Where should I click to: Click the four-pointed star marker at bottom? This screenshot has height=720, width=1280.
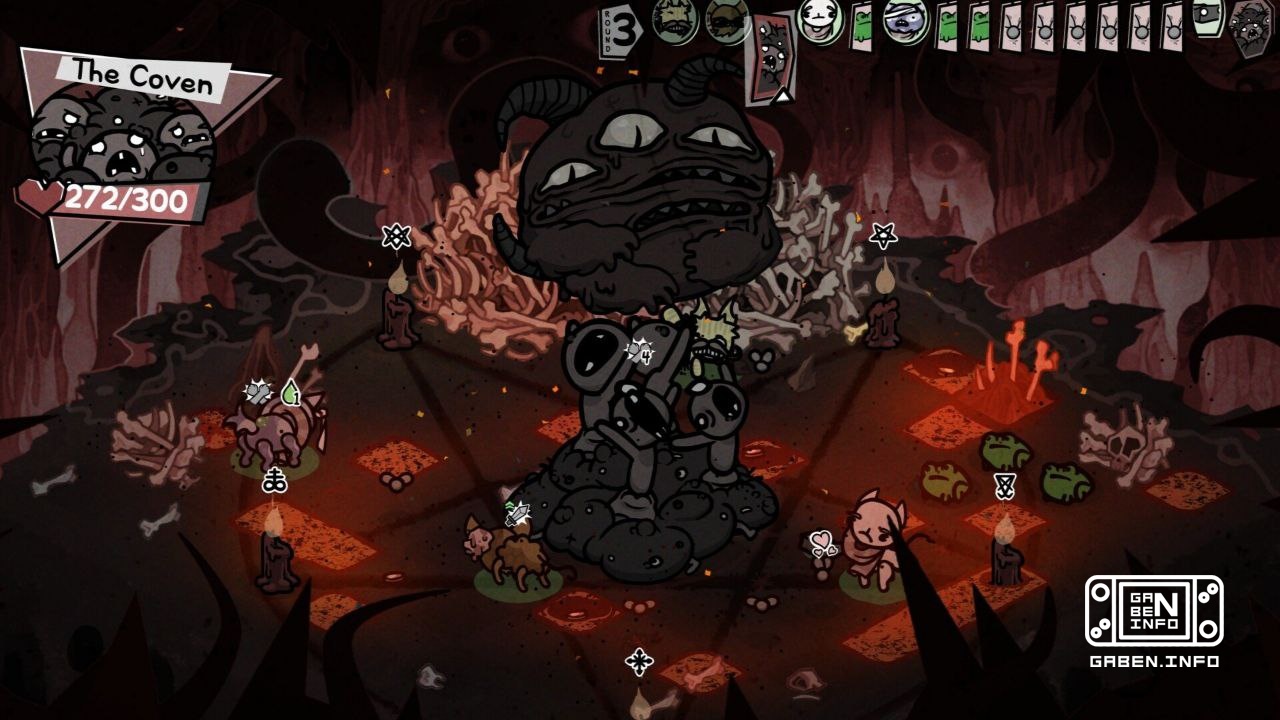pos(639,662)
